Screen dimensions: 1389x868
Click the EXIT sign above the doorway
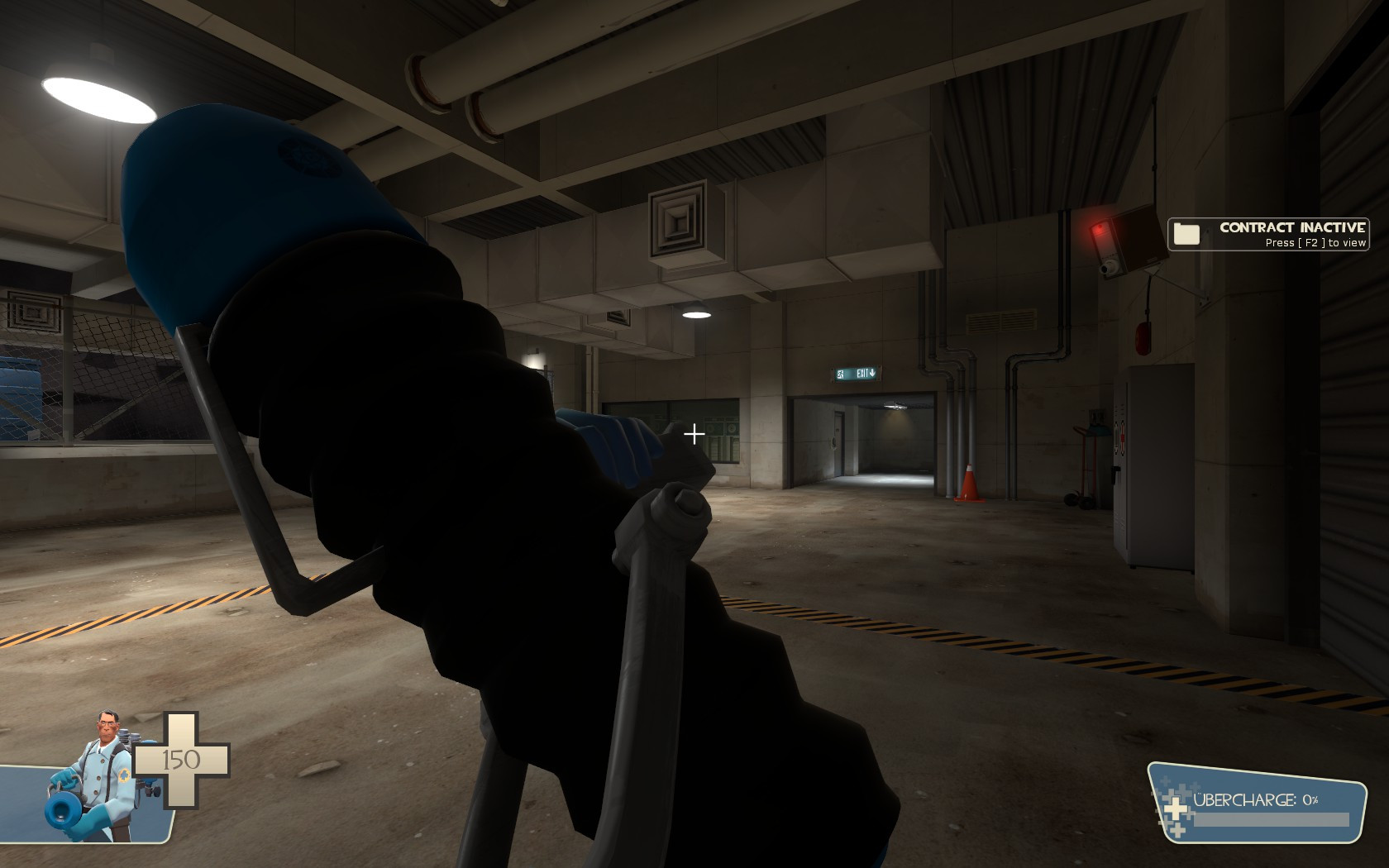click(856, 374)
